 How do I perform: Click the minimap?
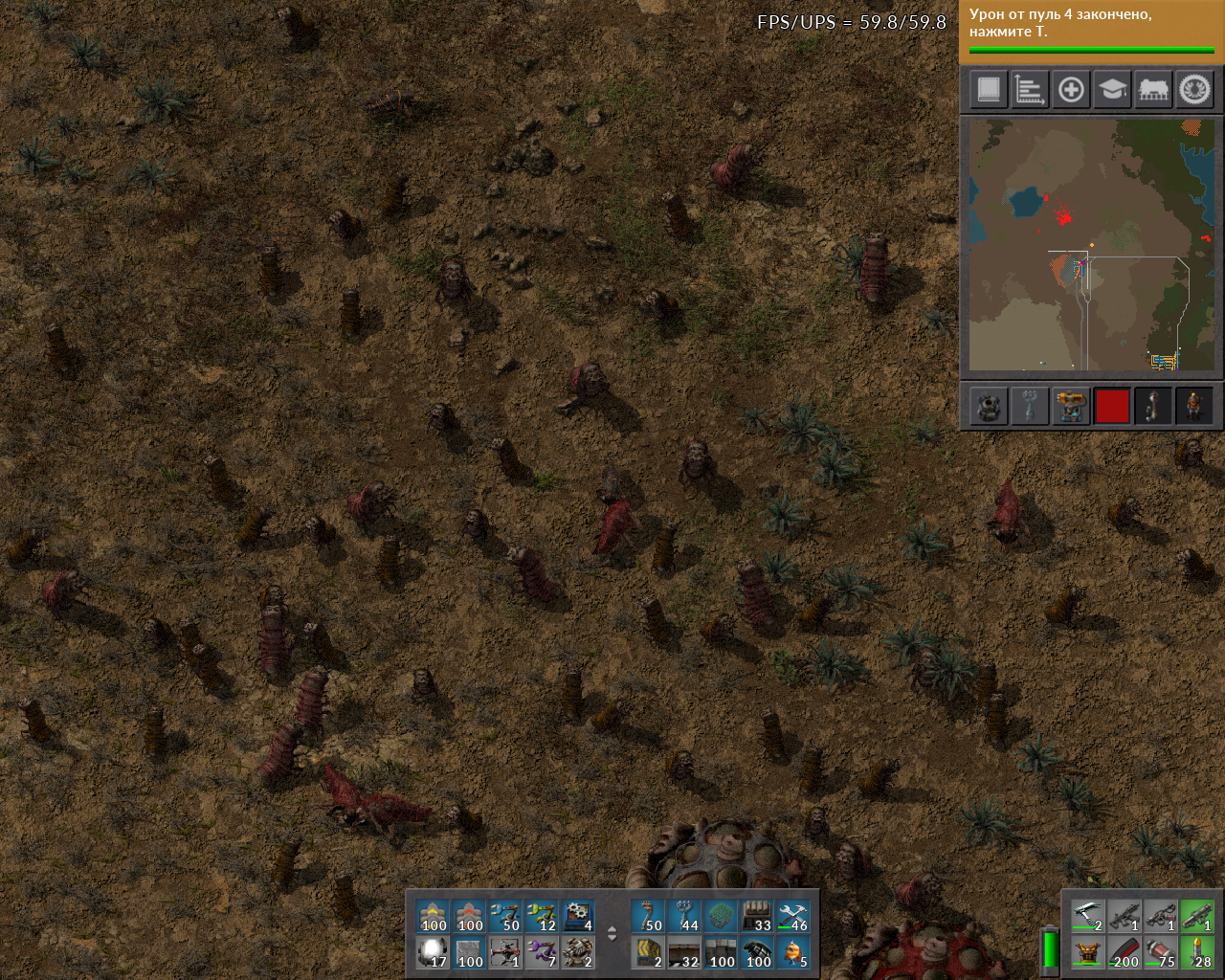click(1091, 244)
